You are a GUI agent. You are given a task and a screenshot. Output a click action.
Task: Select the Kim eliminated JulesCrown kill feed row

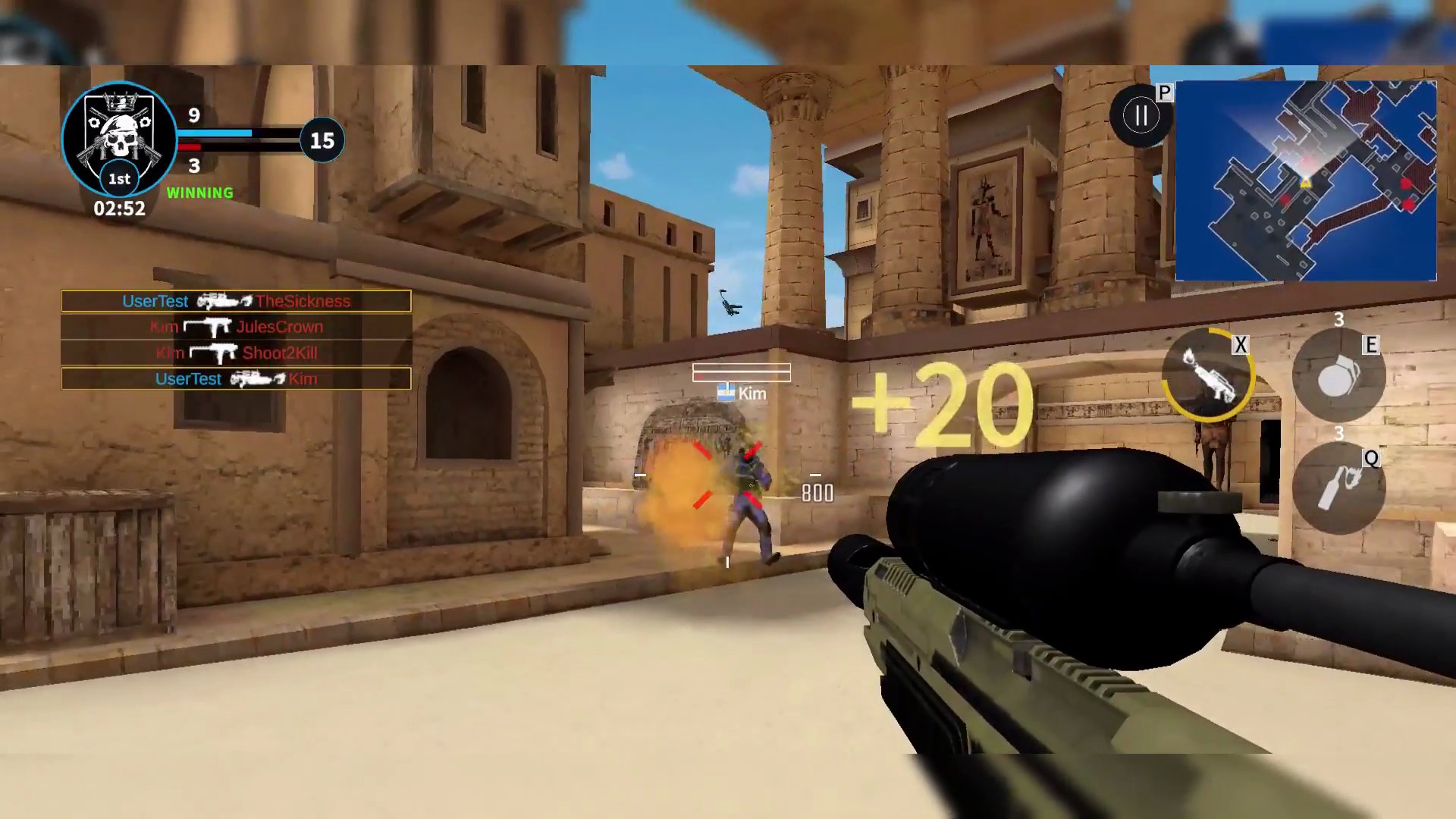(236, 326)
